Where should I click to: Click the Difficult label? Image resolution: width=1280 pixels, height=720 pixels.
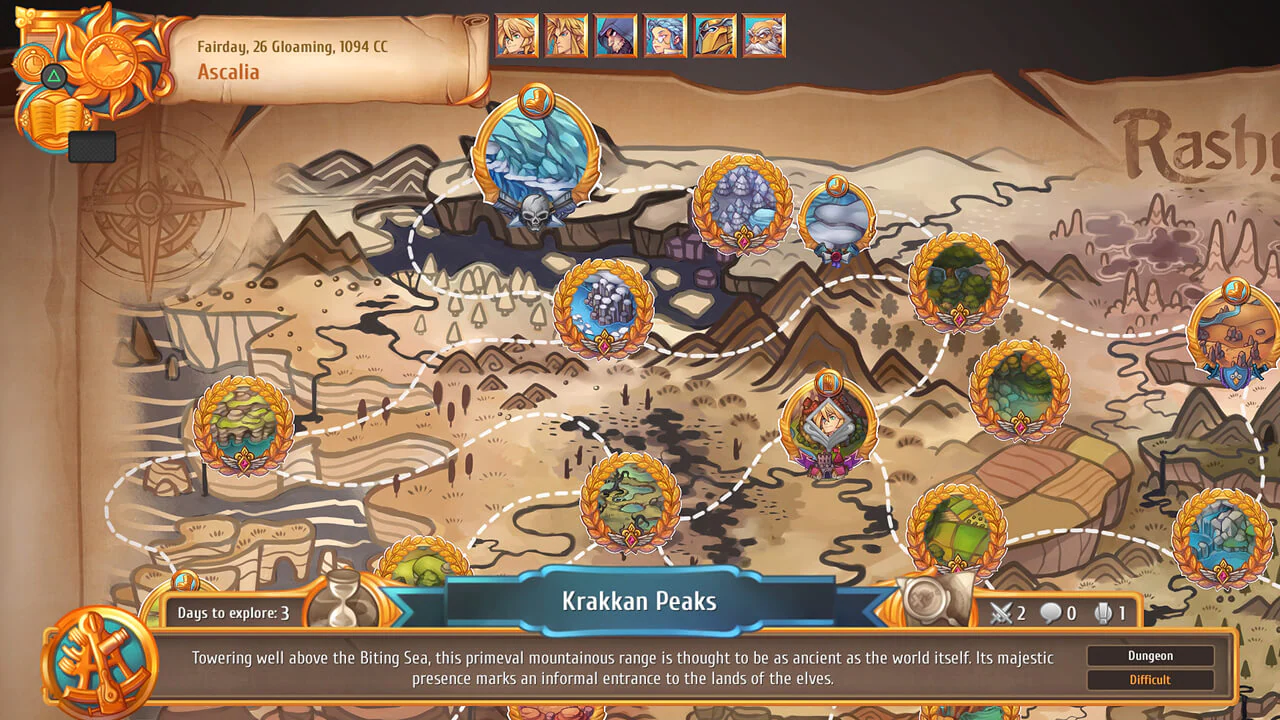click(1149, 679)
